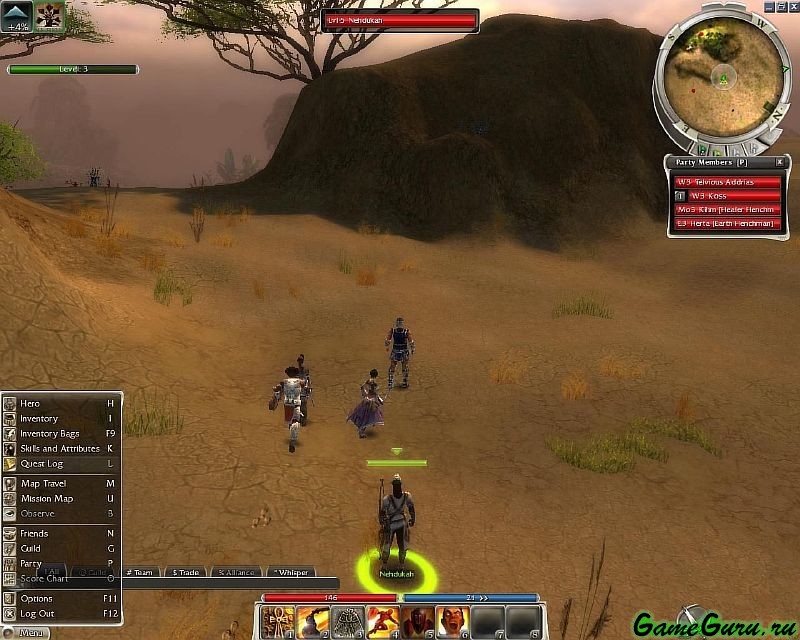This screenshot has height=640, width=800.
Task: Activate the ankh skill in slot 1
Action: coord(277,621)
